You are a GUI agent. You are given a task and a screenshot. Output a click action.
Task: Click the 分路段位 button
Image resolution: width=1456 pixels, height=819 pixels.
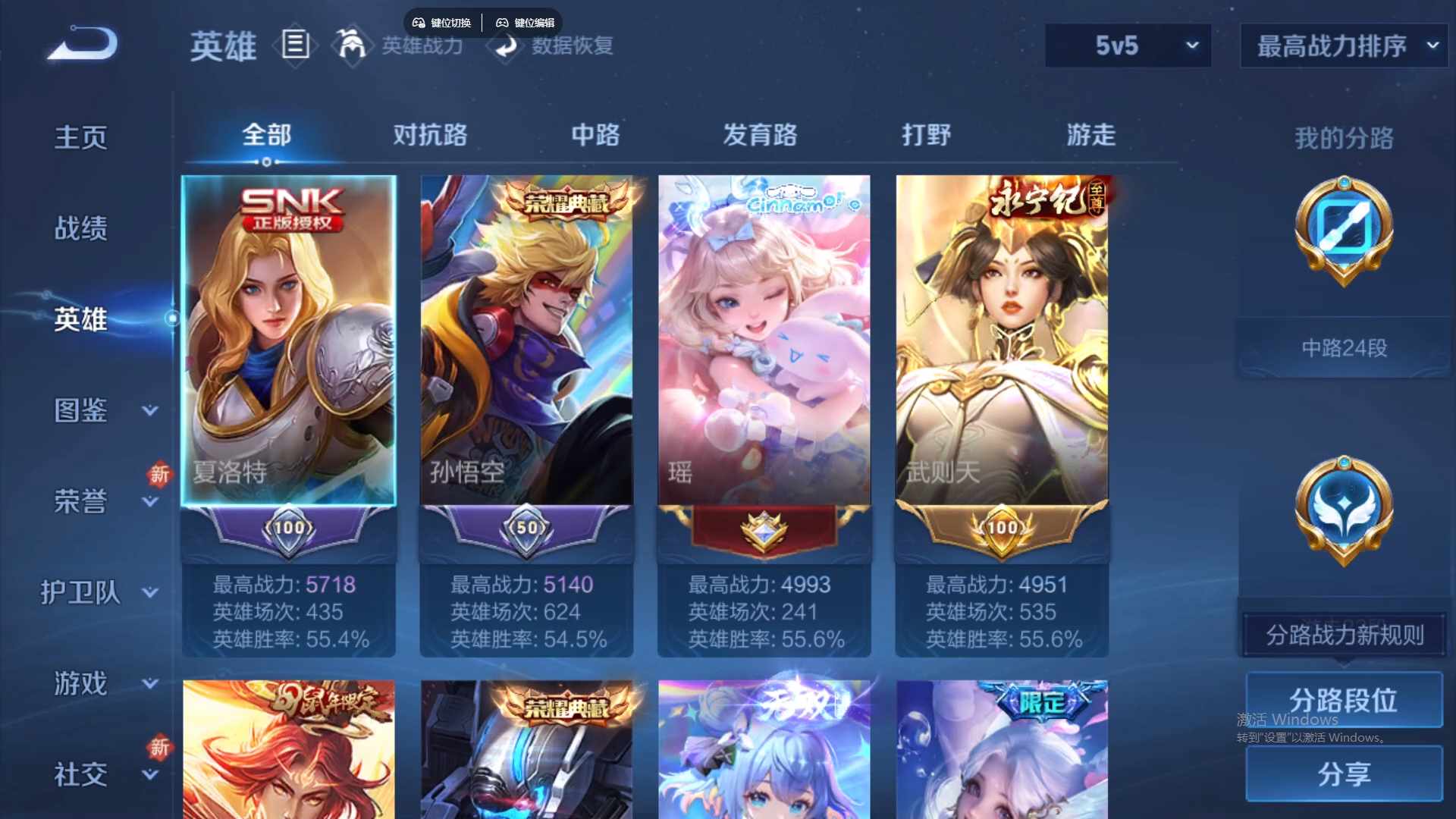point(1343,699)
